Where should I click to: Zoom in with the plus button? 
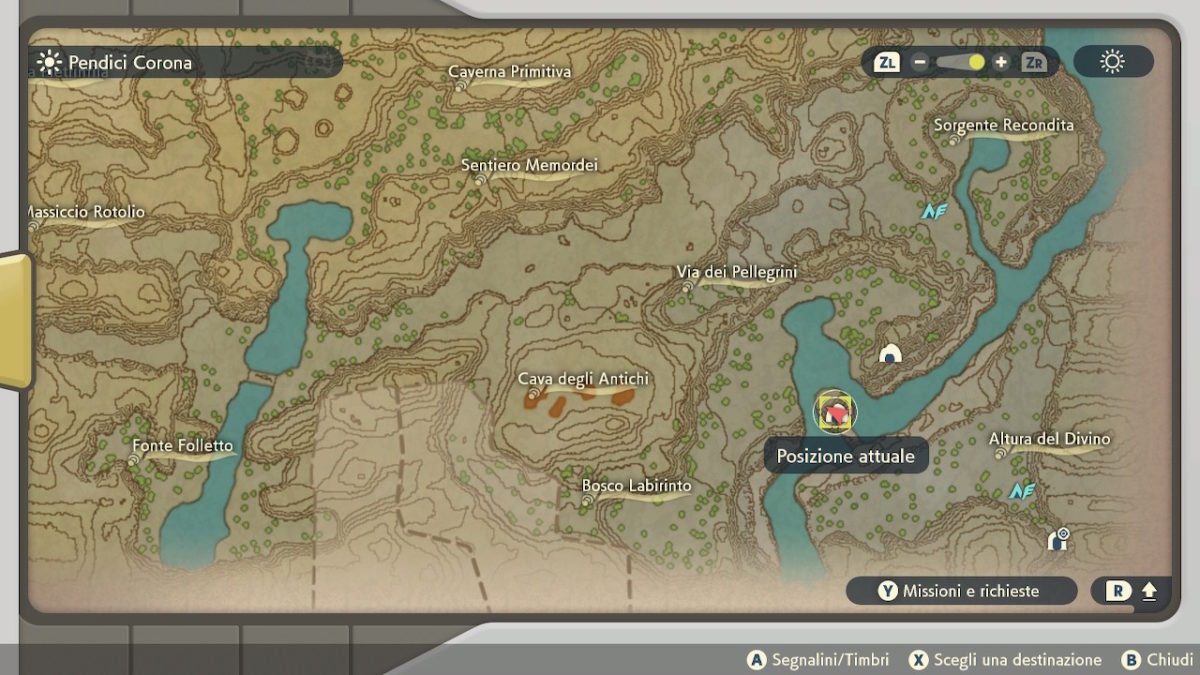tap(1001, 62)
